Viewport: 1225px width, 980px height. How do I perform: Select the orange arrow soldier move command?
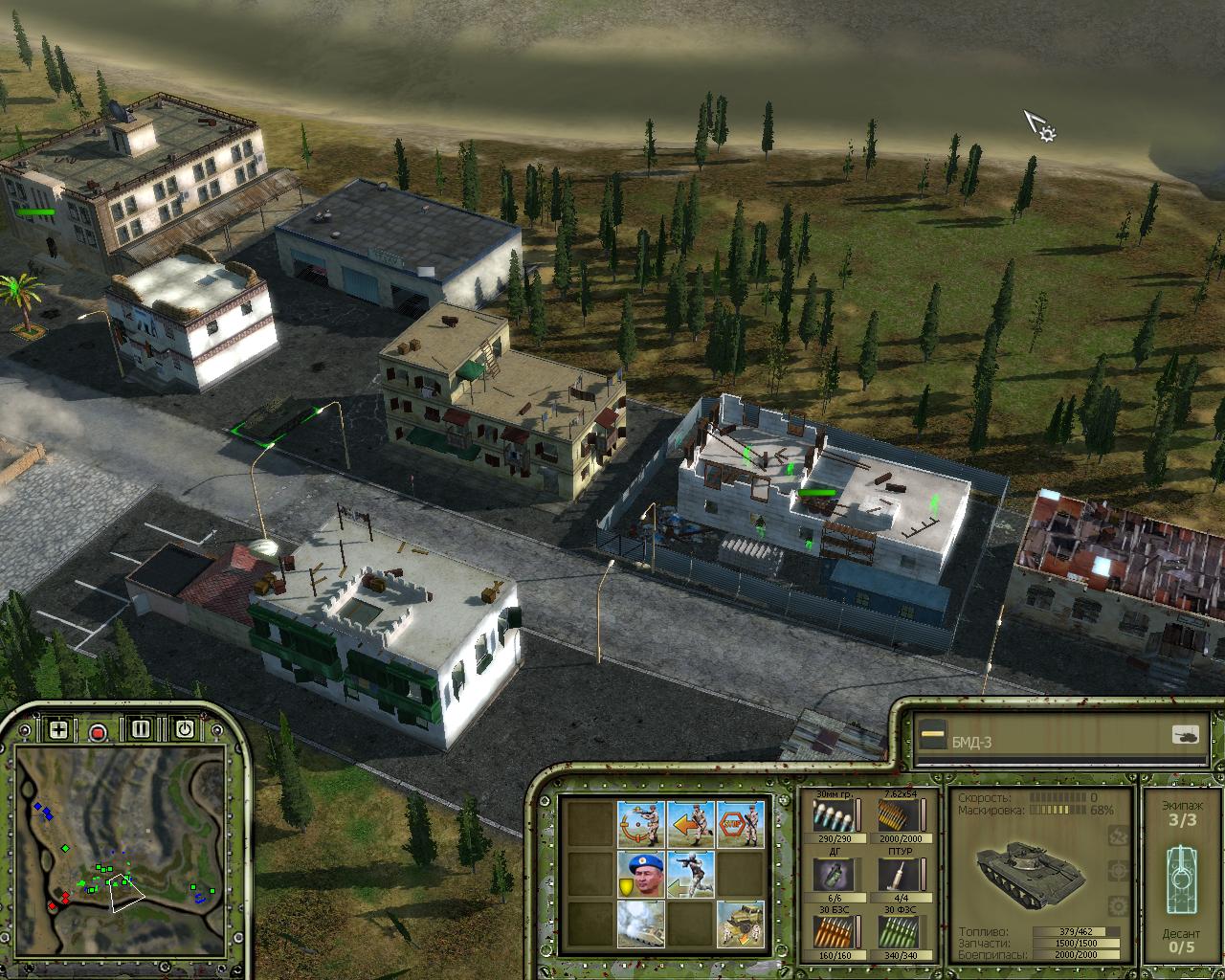(x=691, y=823)
